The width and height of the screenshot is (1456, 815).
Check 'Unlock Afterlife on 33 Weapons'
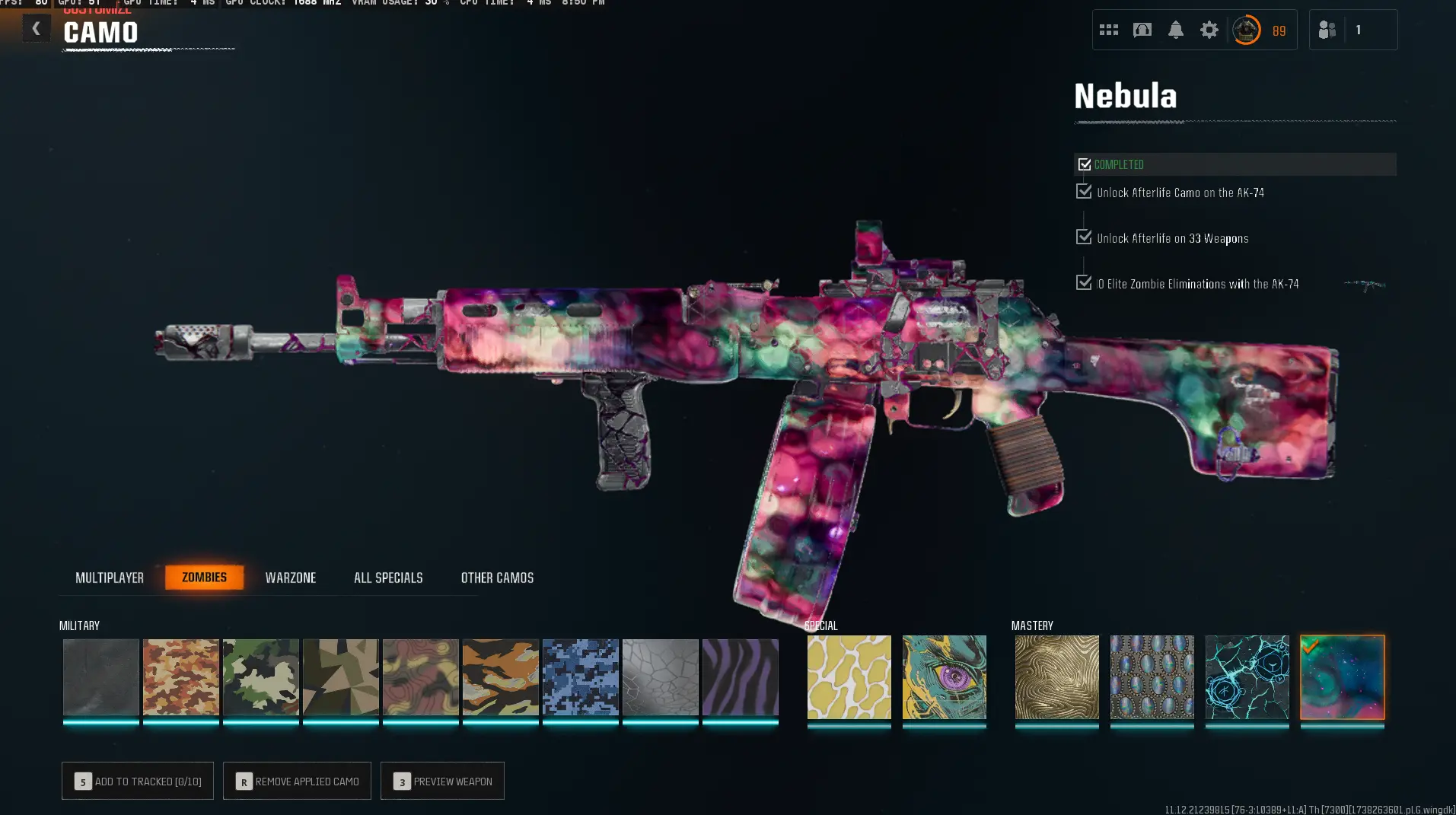pos(1084,237)
